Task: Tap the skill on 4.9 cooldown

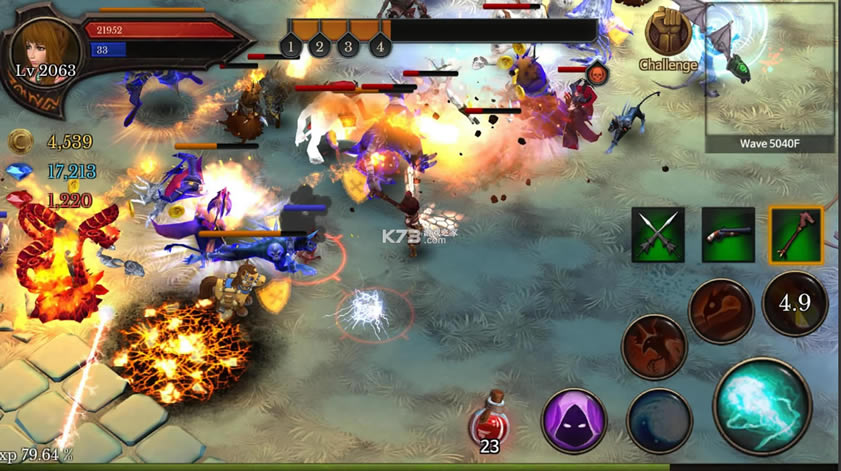Action: [x=795, y=303]
